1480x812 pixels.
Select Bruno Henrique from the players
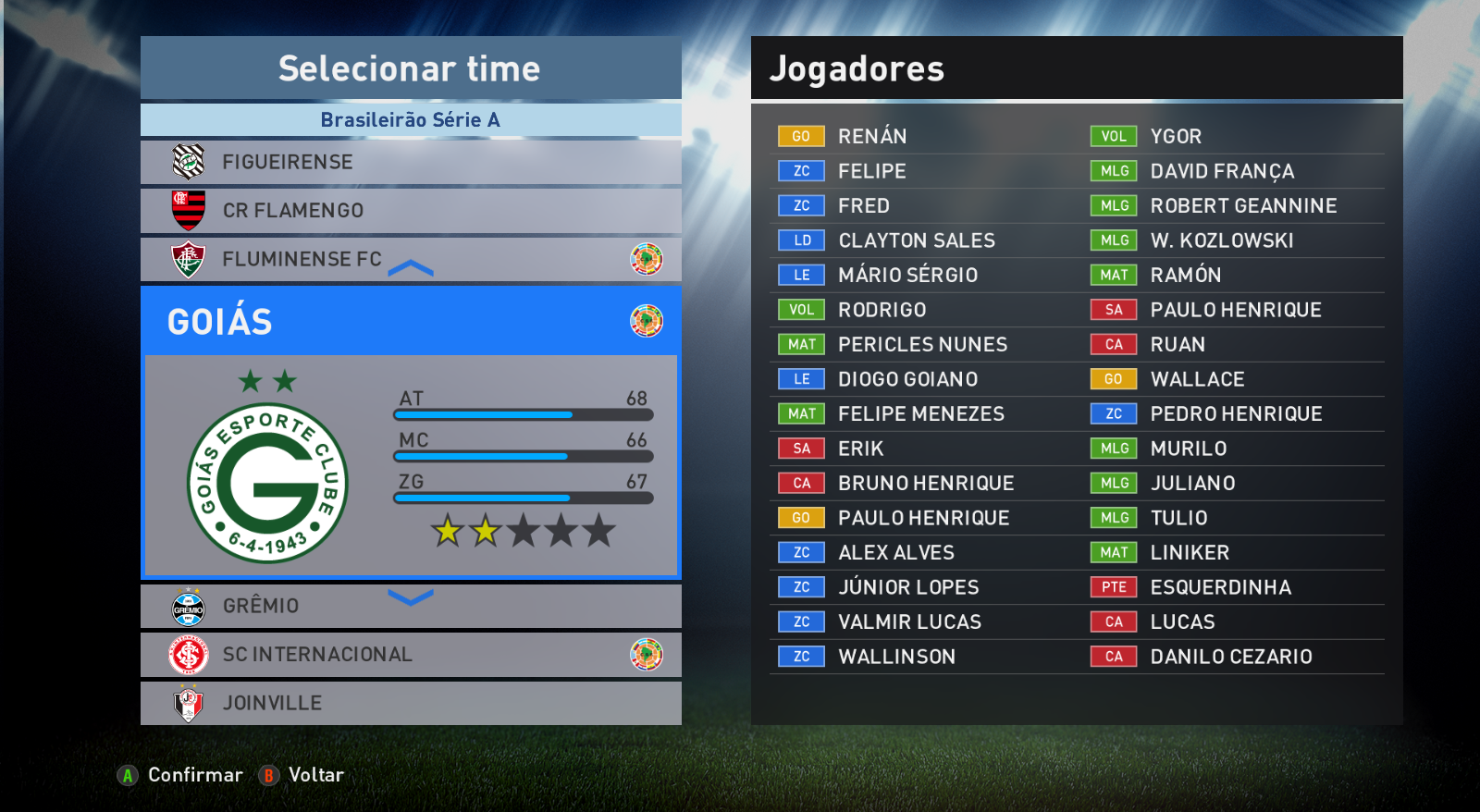coord(925,484)
